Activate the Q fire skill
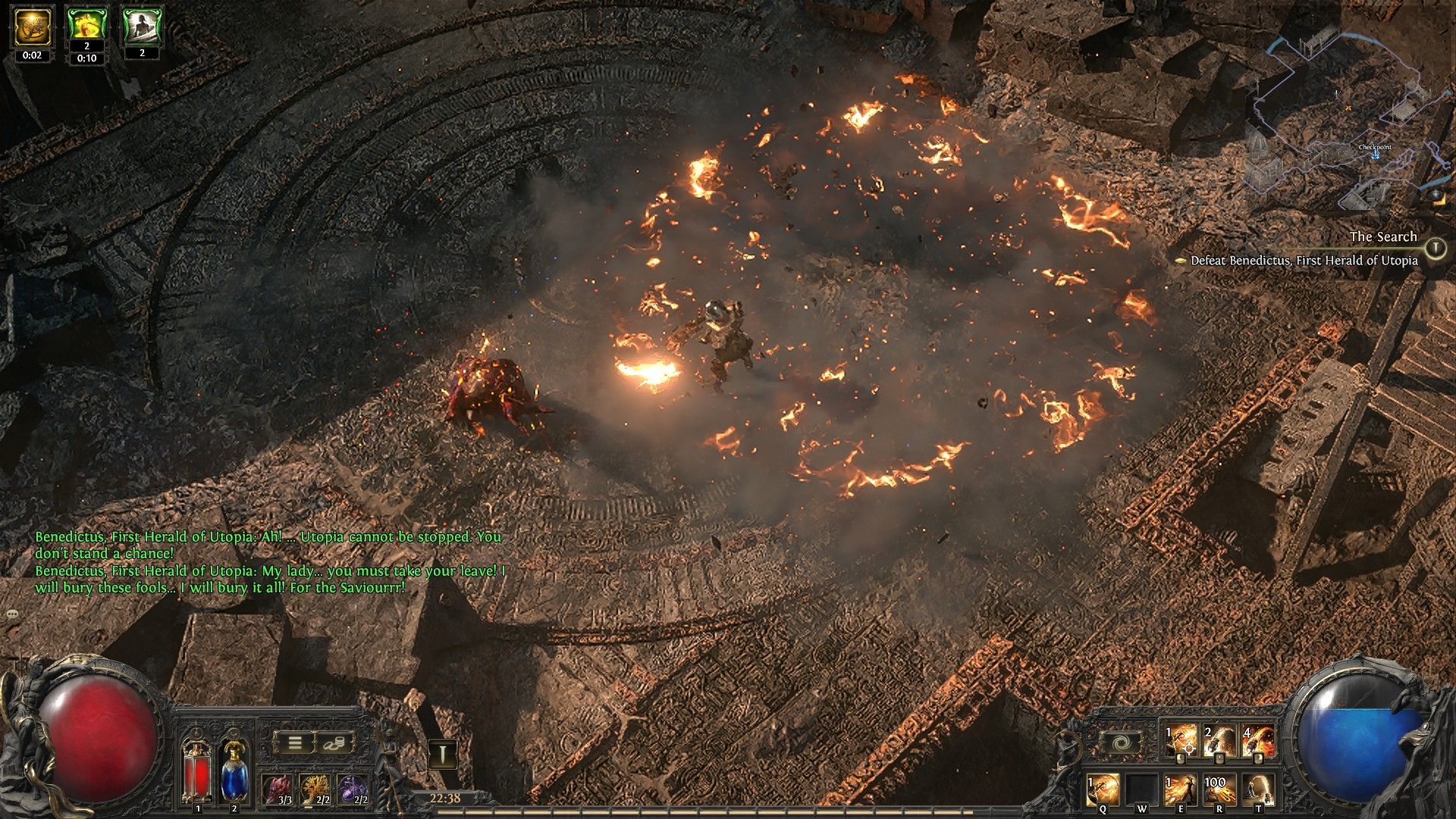1456x819 pixels. 1103,790
